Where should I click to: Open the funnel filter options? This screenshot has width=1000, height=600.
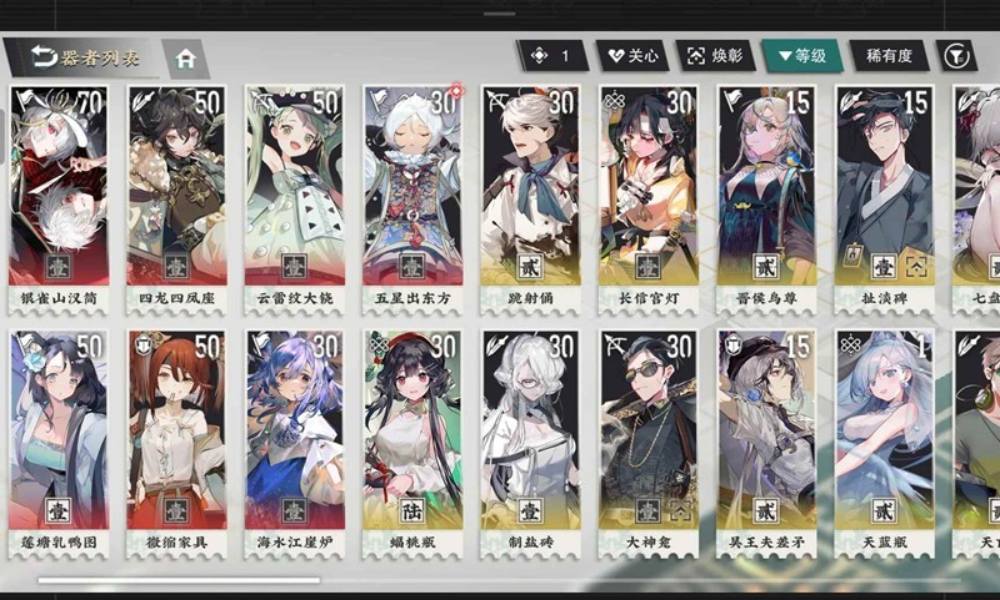(956, 56)
